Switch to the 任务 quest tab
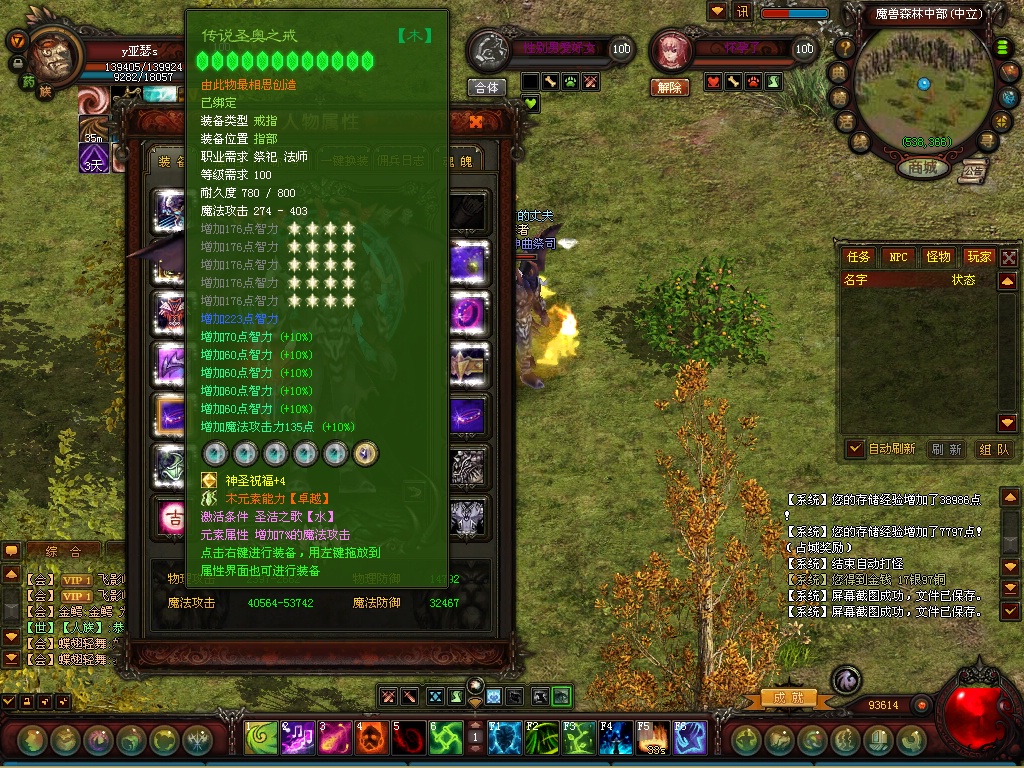Viewport: 1024px width, 768px height. [859, 257]
